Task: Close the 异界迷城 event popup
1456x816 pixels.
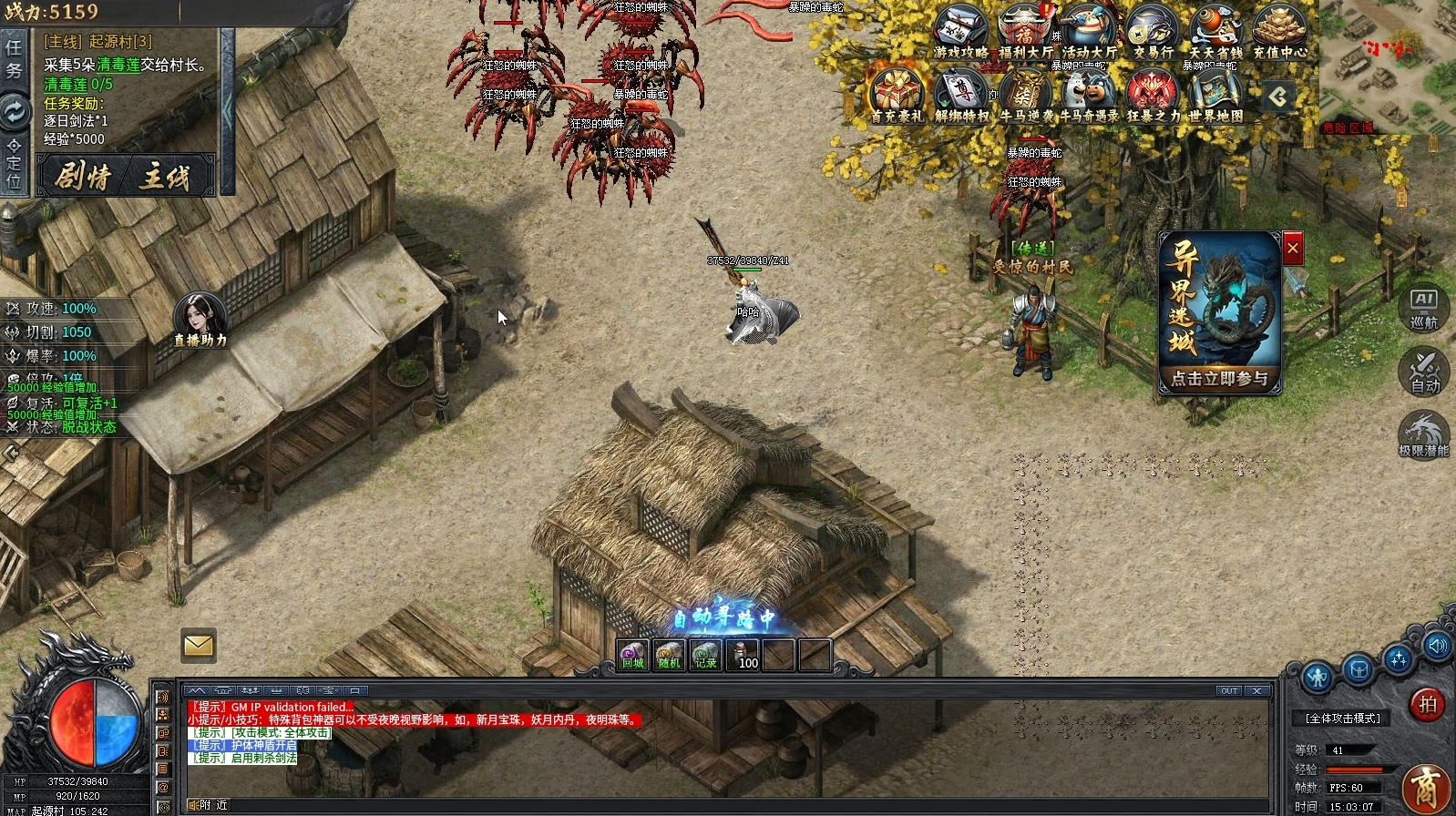Action: (1292, 249)
